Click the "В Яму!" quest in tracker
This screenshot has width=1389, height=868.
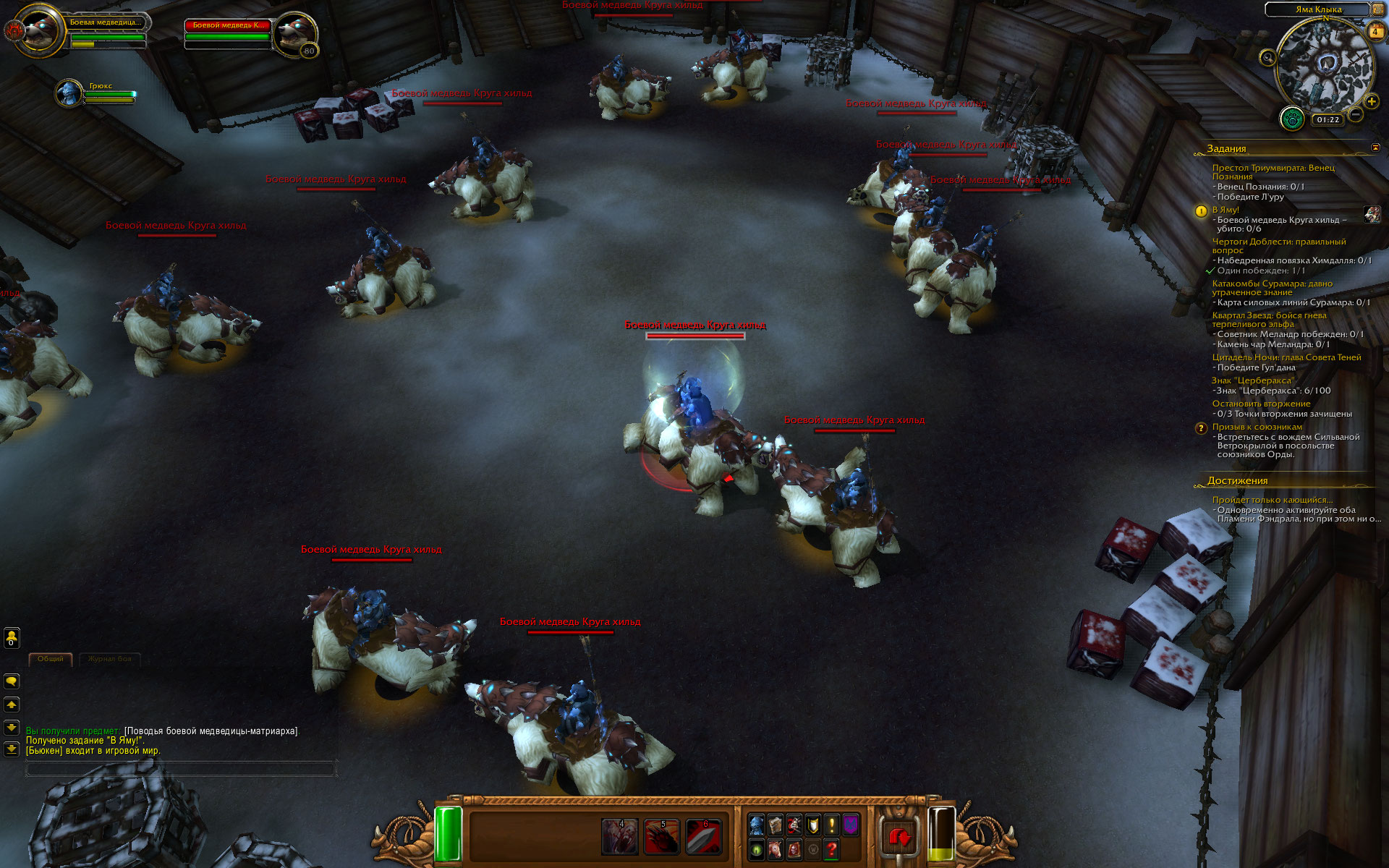click(x=1226, y=210)
